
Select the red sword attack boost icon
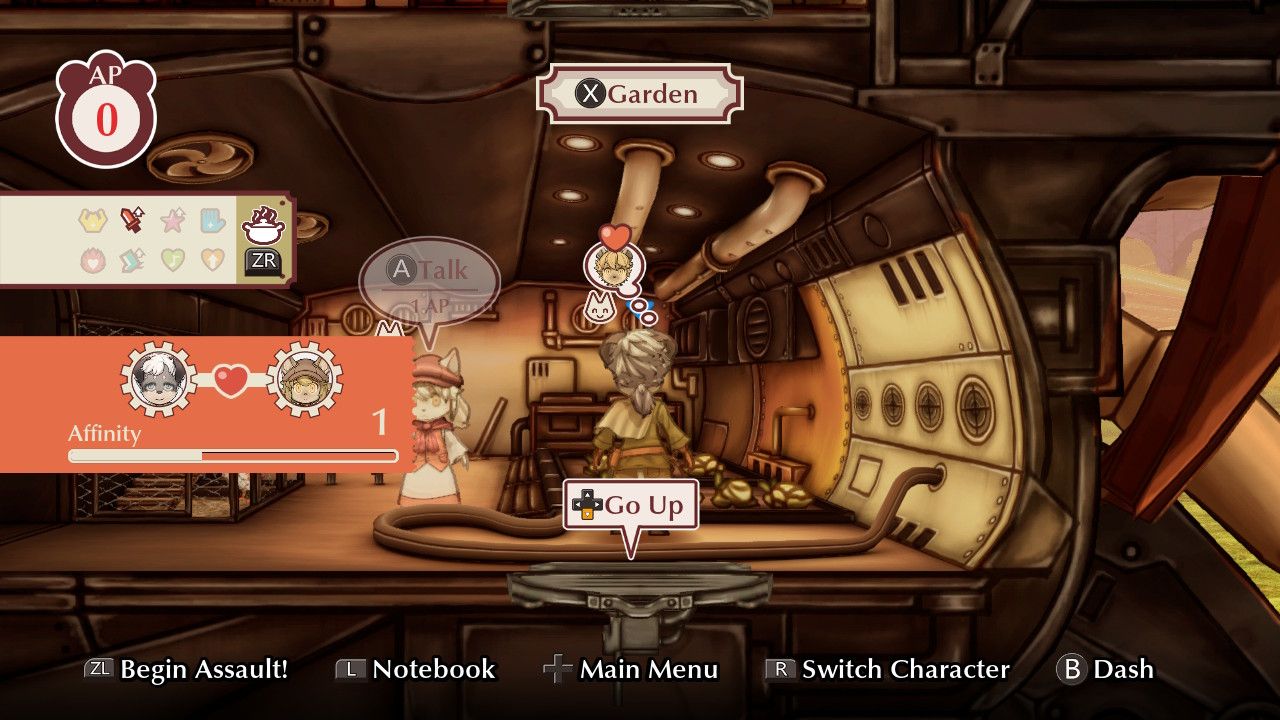(x=131, y=219)
